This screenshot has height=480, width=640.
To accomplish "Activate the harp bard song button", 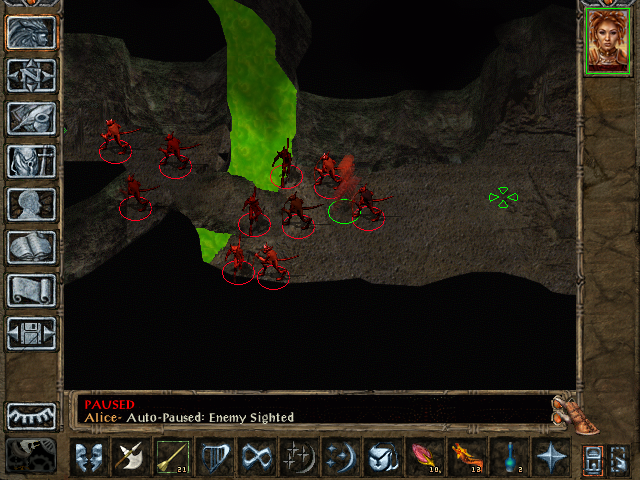I will tap(215, 458).
